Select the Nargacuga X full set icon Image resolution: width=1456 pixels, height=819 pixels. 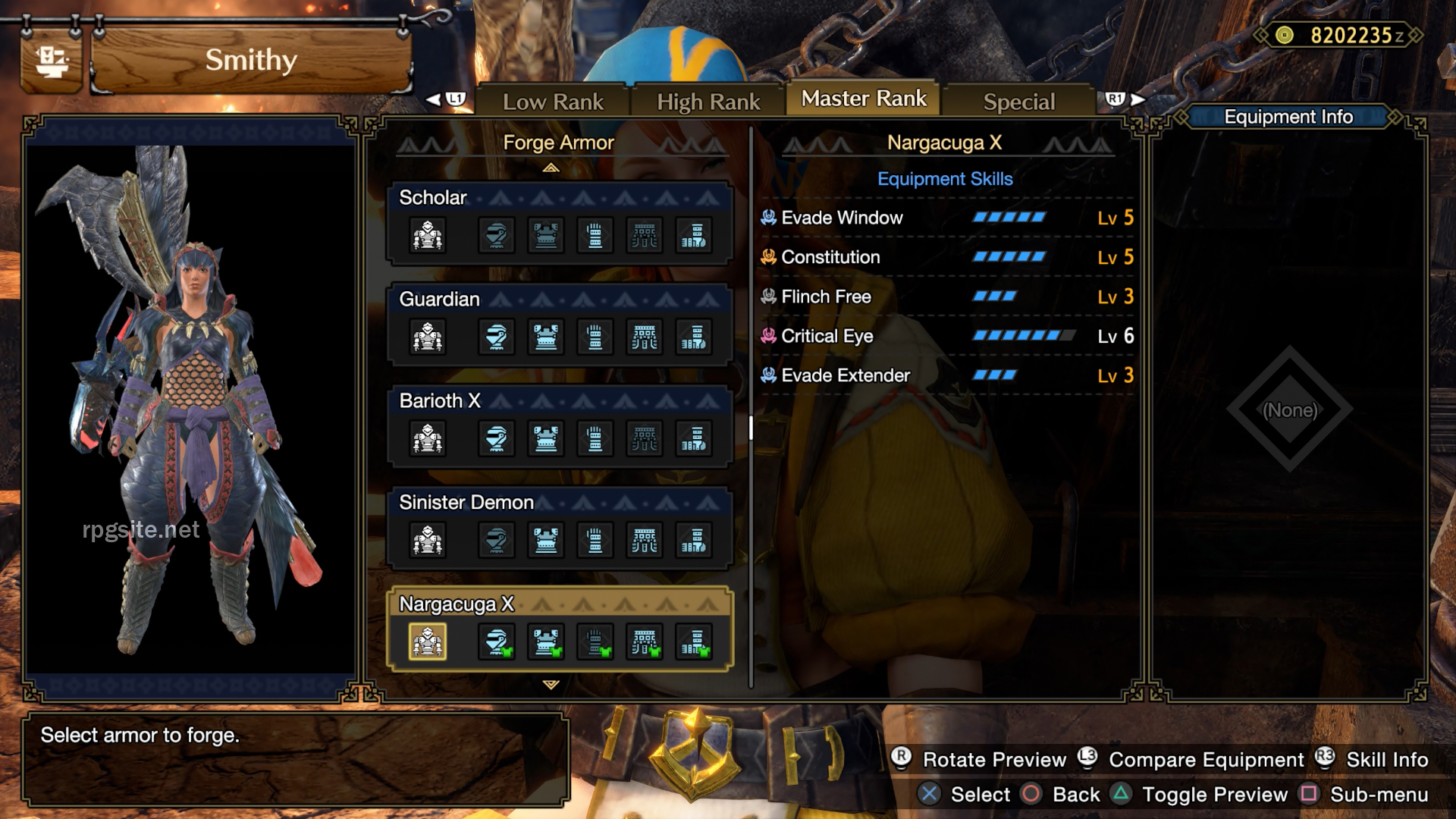pyautogui.click(x=428, y=641)
